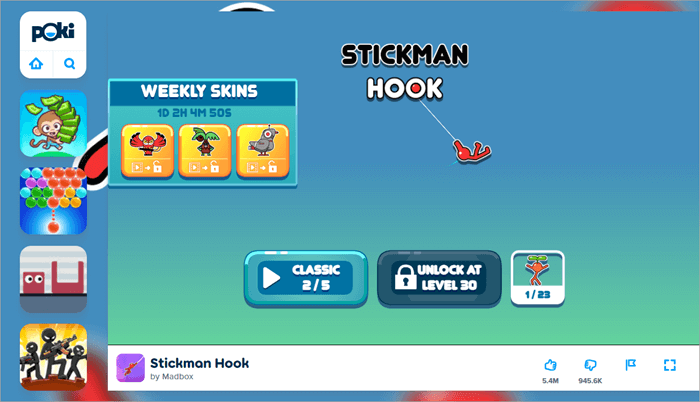Viewport: 700px width, 402px height.
Task: Open the skins collection 1/23 button
Action: (x=537, y=277)
